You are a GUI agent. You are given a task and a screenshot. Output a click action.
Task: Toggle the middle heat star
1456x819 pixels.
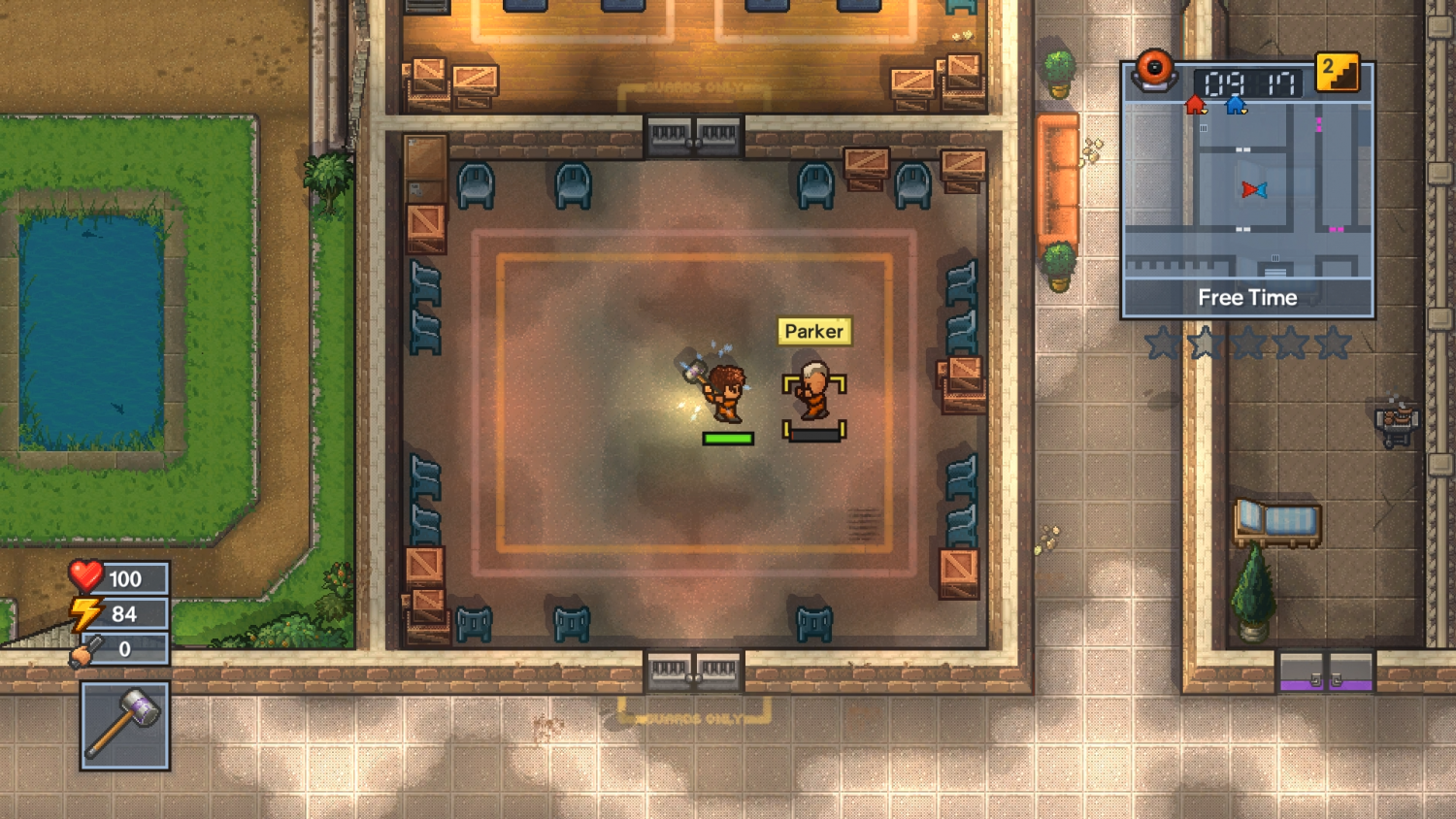click(1249, 343)
